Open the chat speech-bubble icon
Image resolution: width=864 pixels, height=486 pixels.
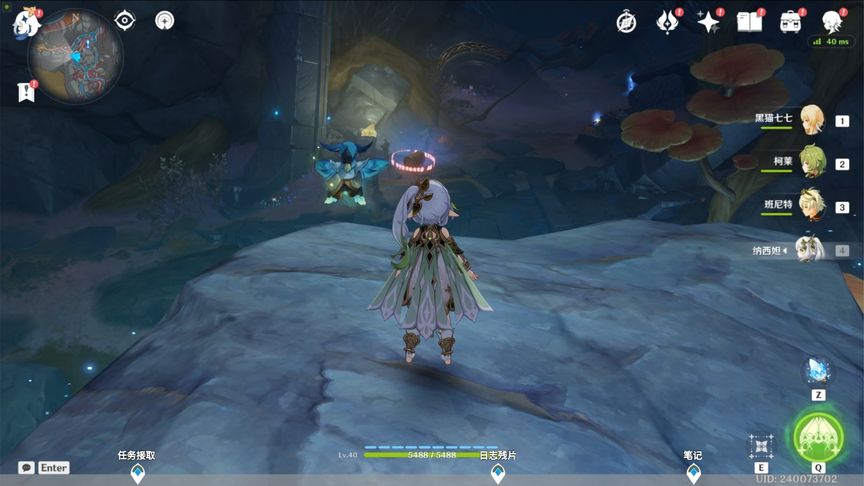tap(26, 467)
